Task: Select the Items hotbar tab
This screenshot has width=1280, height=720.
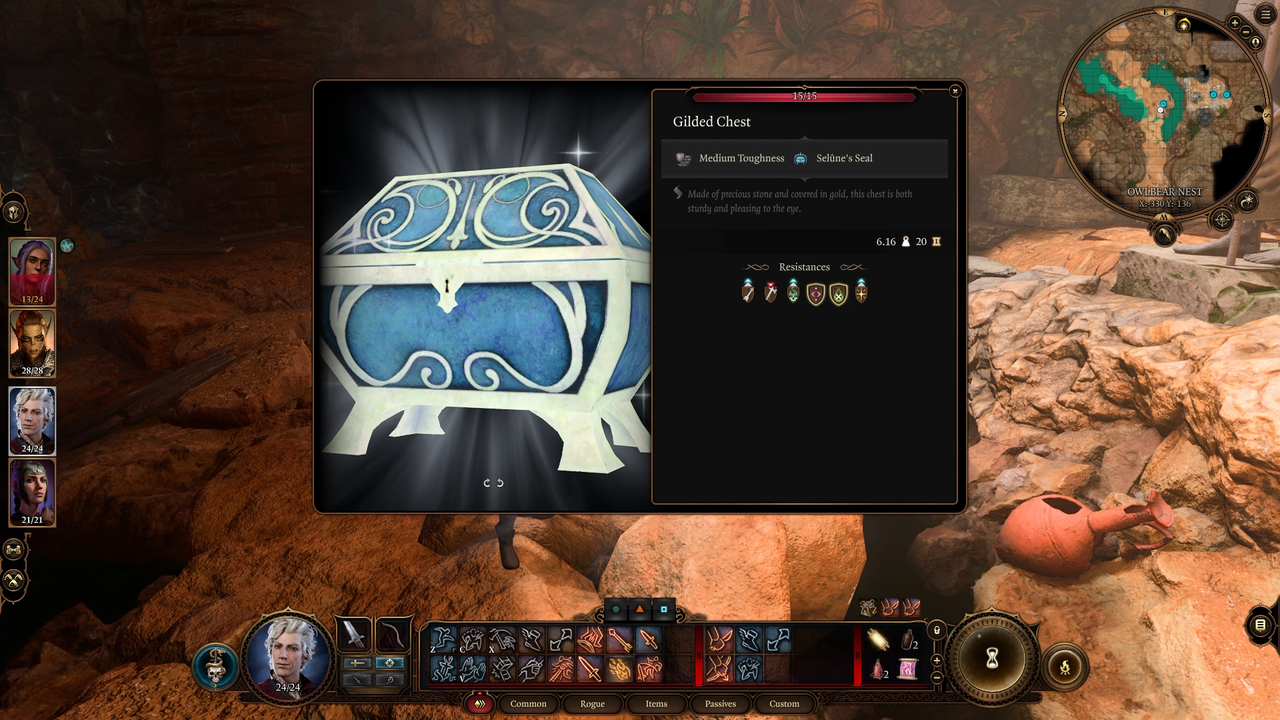Action: (656, 704)
